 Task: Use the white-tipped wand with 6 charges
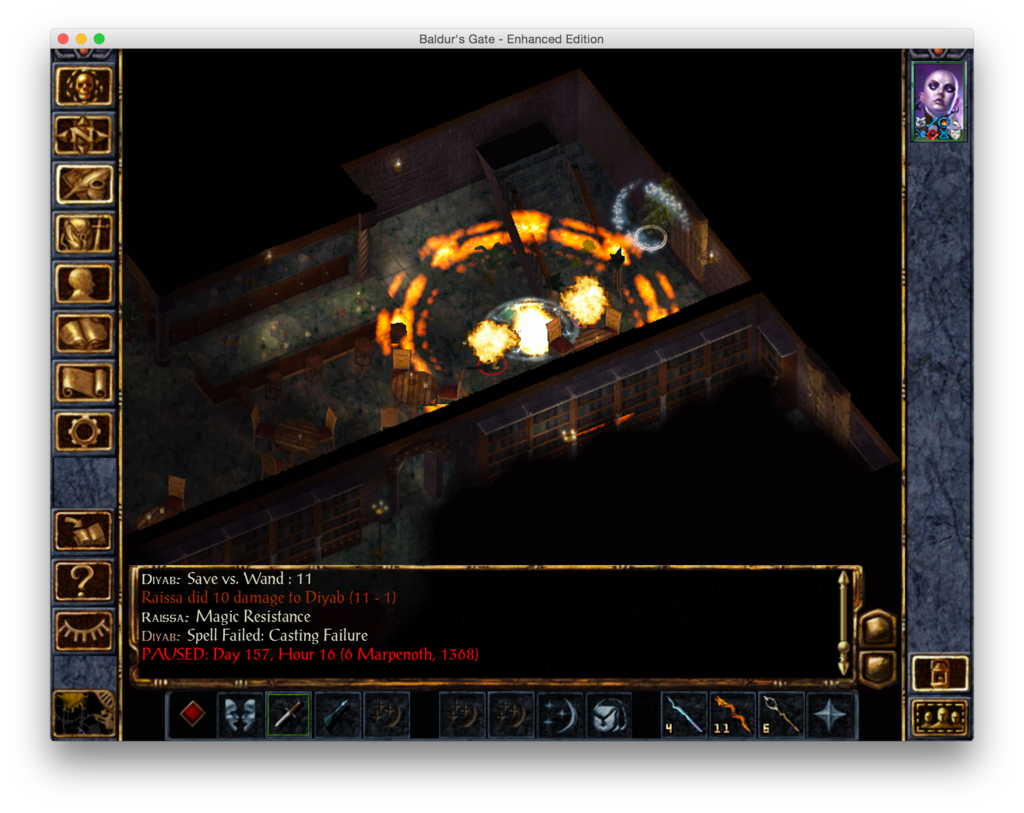tap(782, 715)
